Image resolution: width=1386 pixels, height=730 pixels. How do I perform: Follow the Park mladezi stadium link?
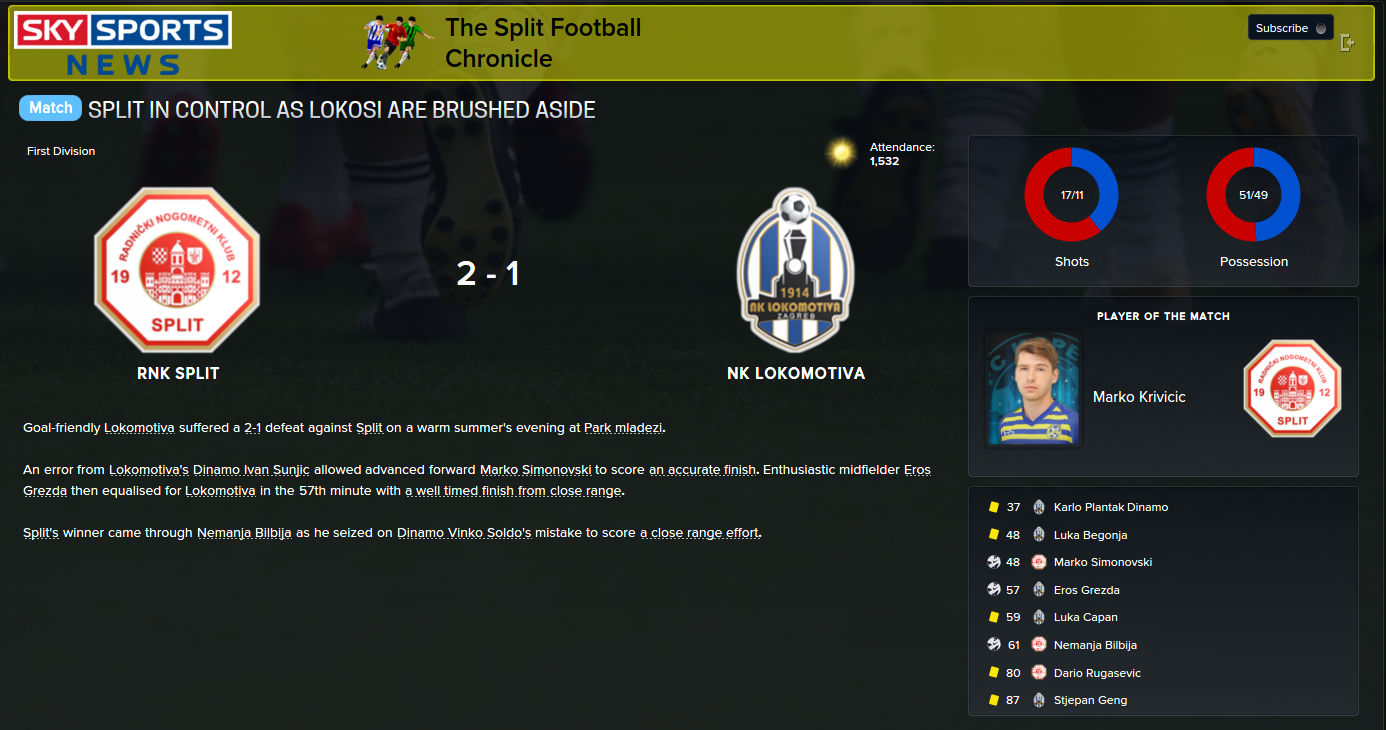pos(624,428)
